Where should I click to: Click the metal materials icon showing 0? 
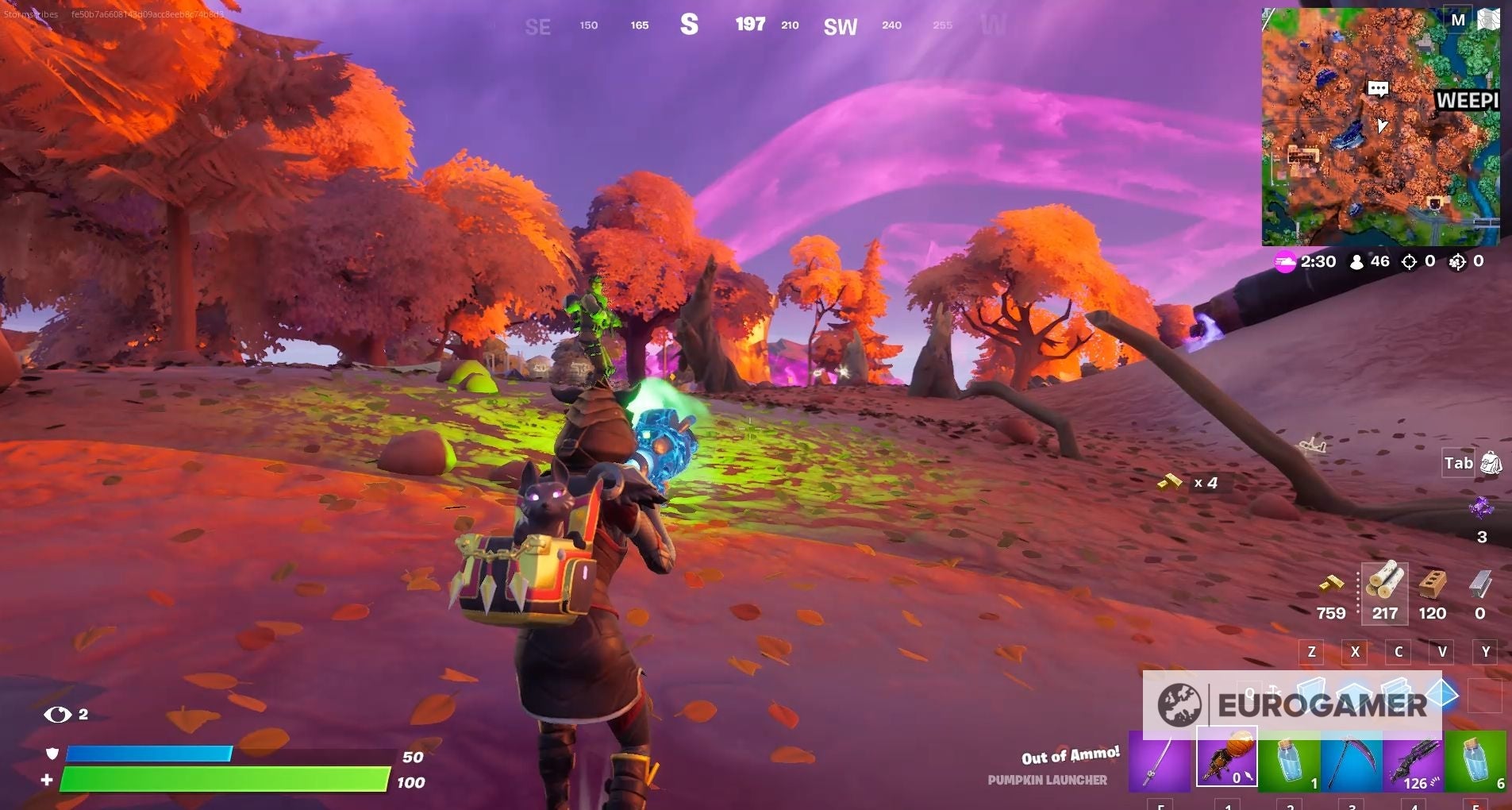point(1481,592)
